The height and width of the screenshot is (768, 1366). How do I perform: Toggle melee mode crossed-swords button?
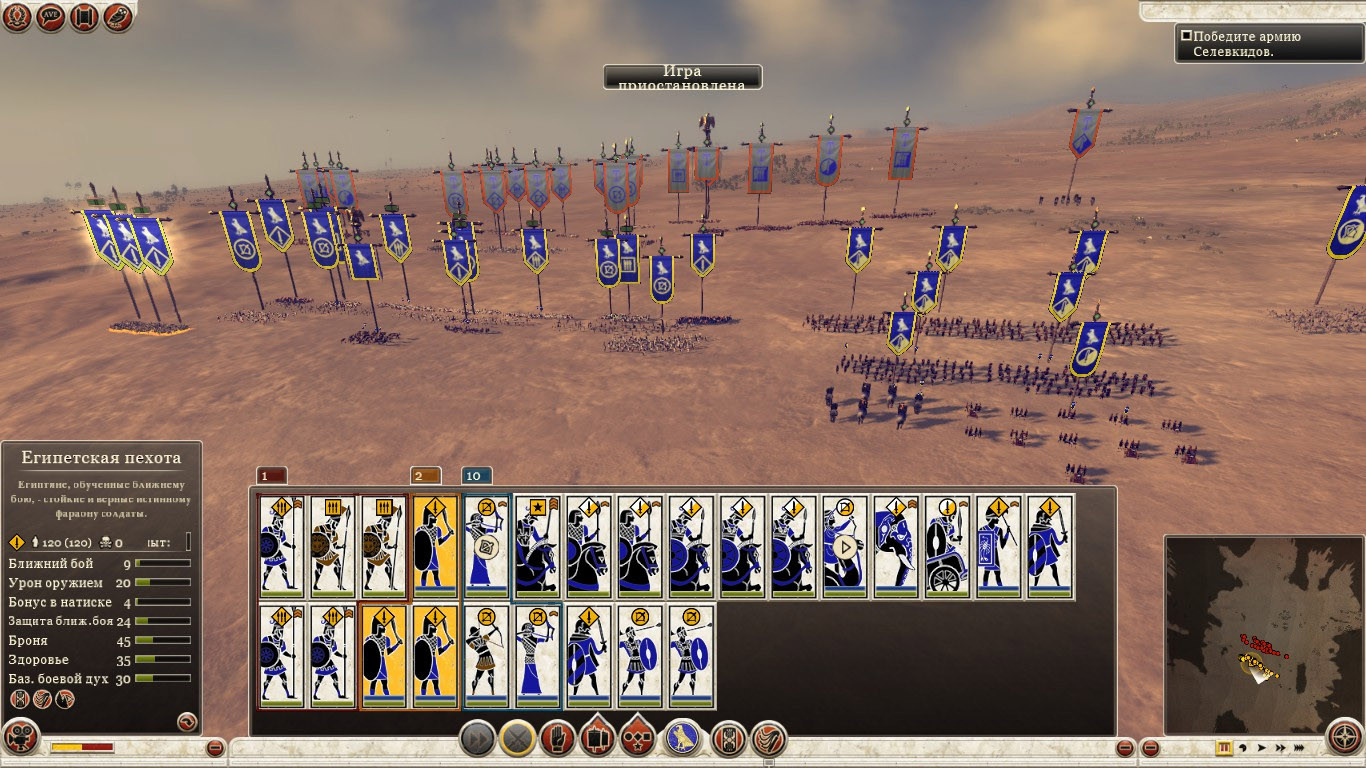point(517,740)
